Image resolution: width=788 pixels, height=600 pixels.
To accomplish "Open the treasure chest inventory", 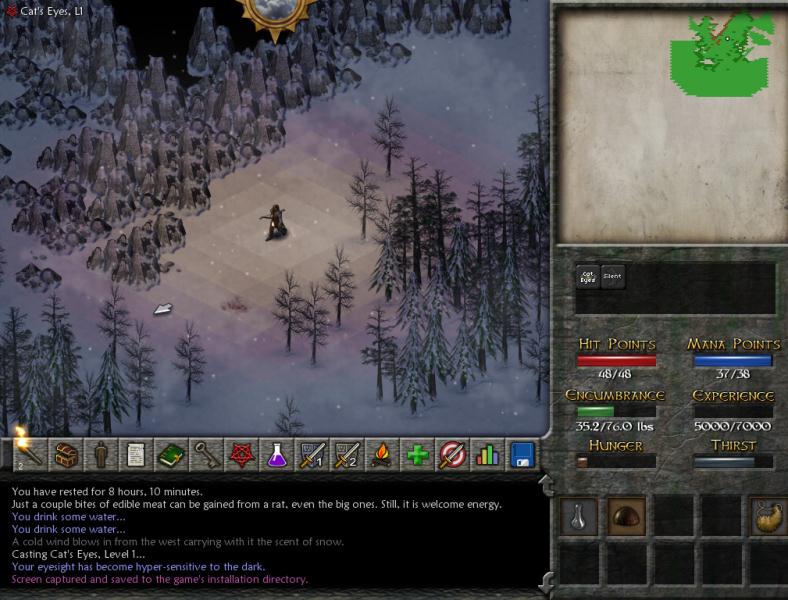I will click(x=66, y=454).
